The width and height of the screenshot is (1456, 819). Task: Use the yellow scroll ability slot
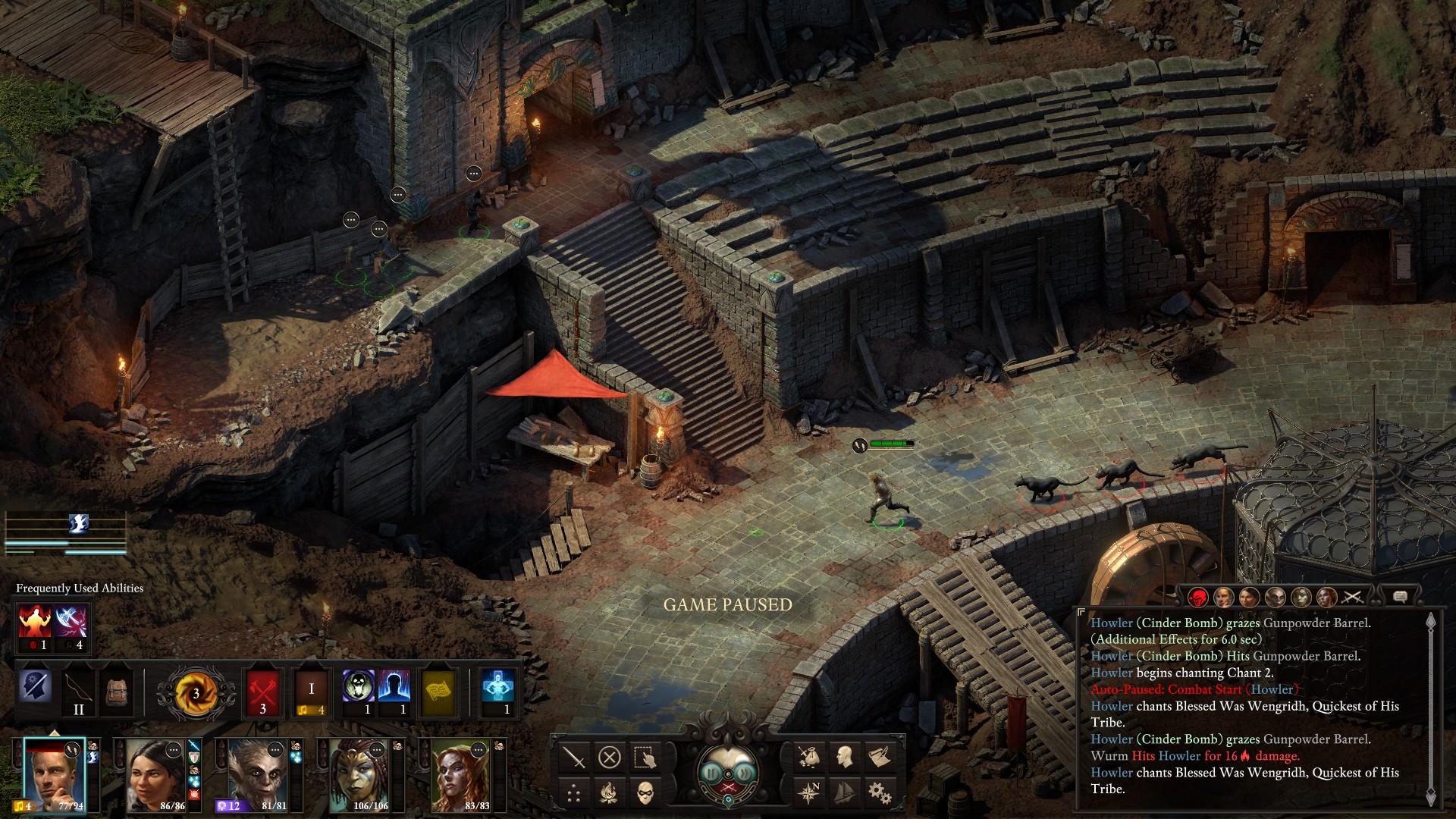pos(438,692)
